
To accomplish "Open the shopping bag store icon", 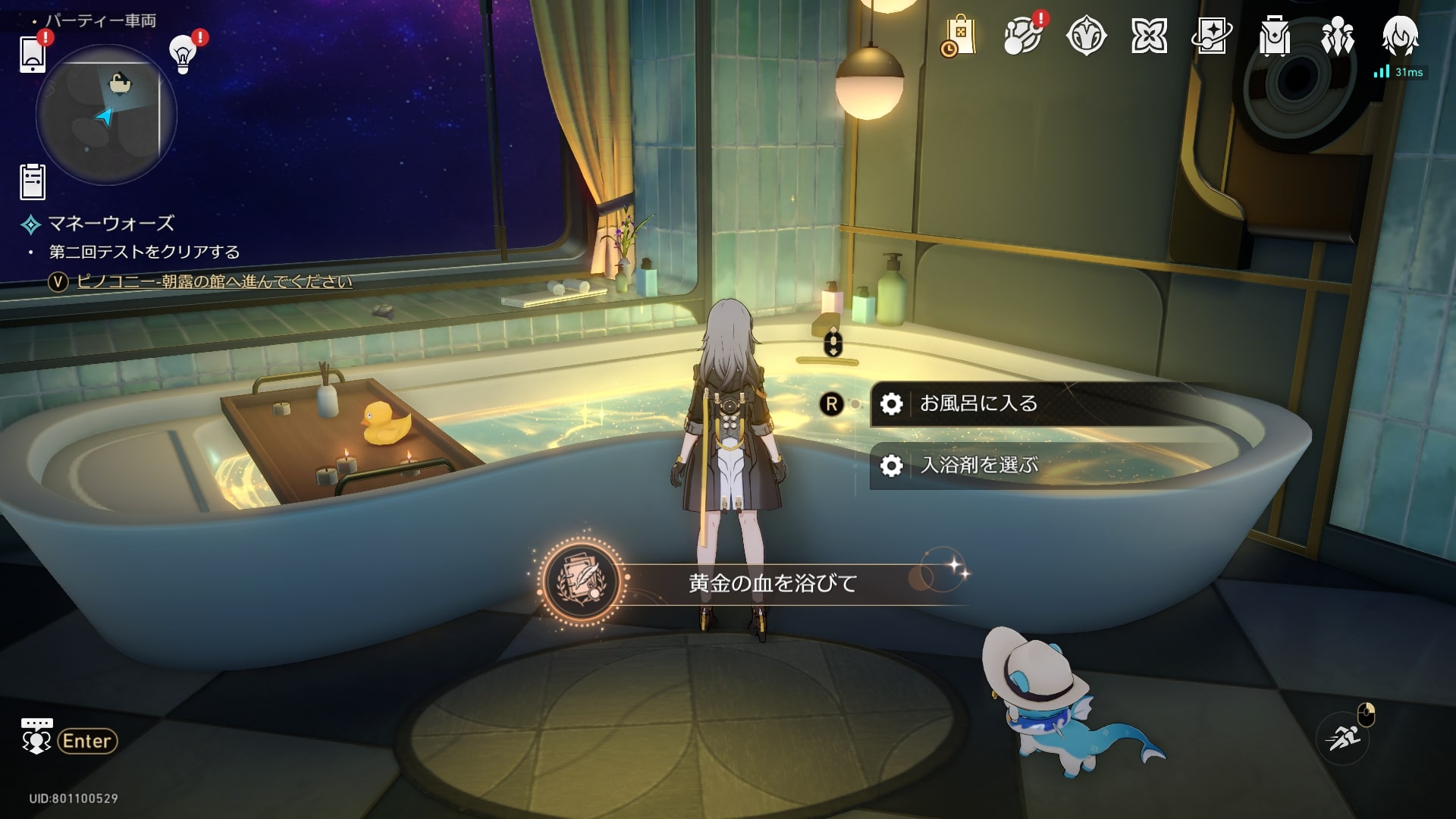I will click(959, 36).
